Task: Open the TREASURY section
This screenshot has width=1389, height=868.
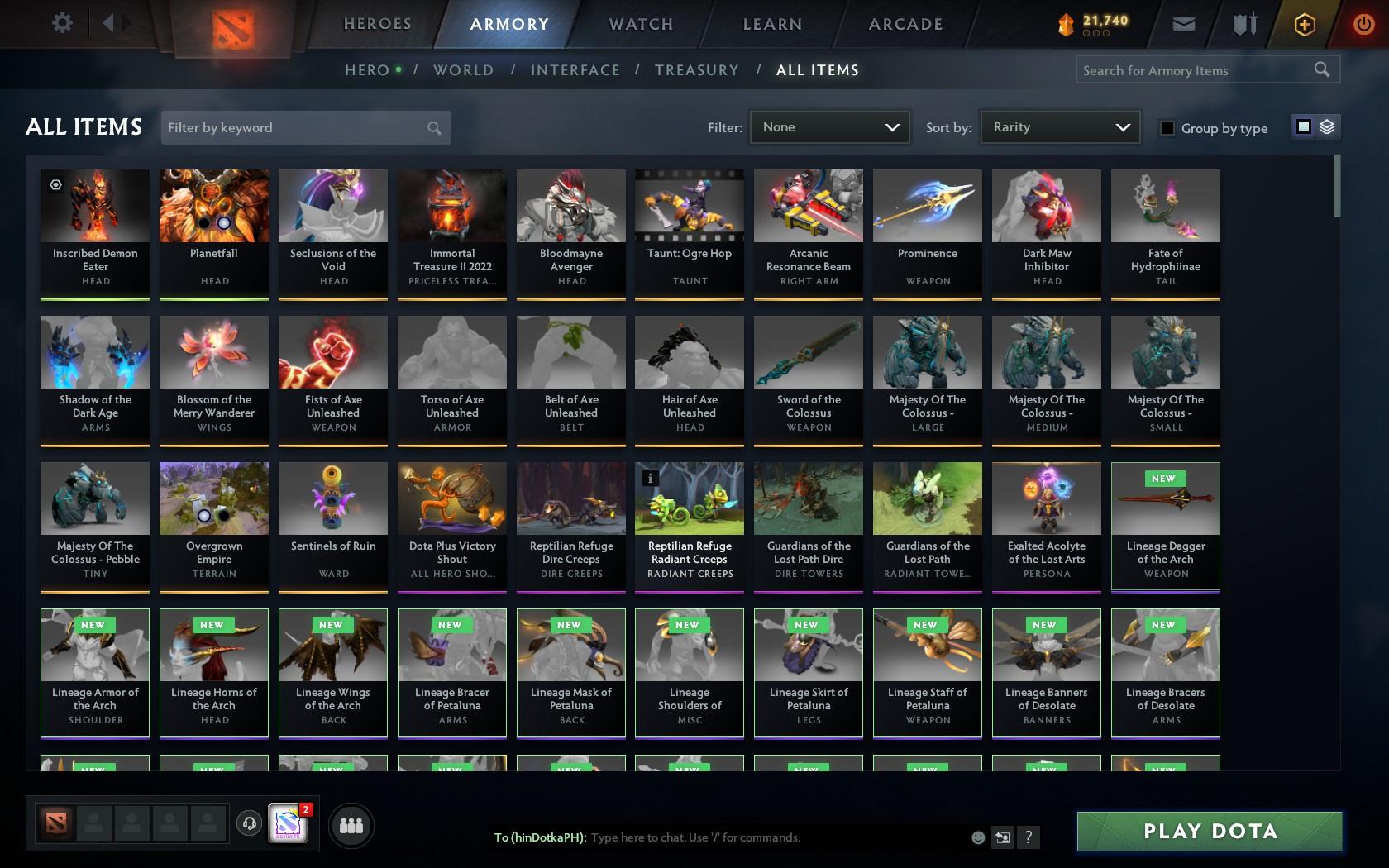Action: click(x=697, y=69)
